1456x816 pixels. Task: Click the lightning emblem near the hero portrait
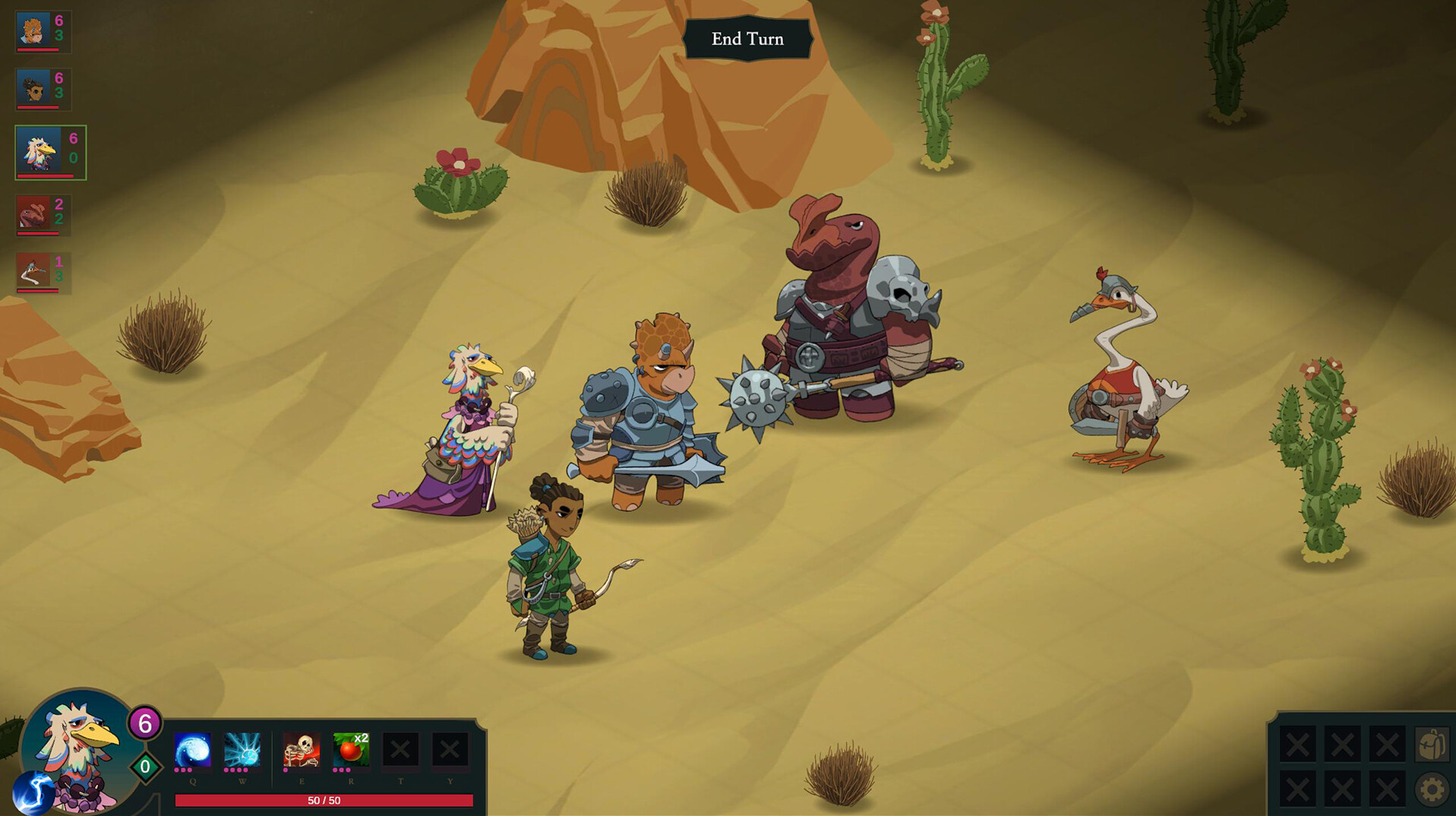(x=34, y=792)
